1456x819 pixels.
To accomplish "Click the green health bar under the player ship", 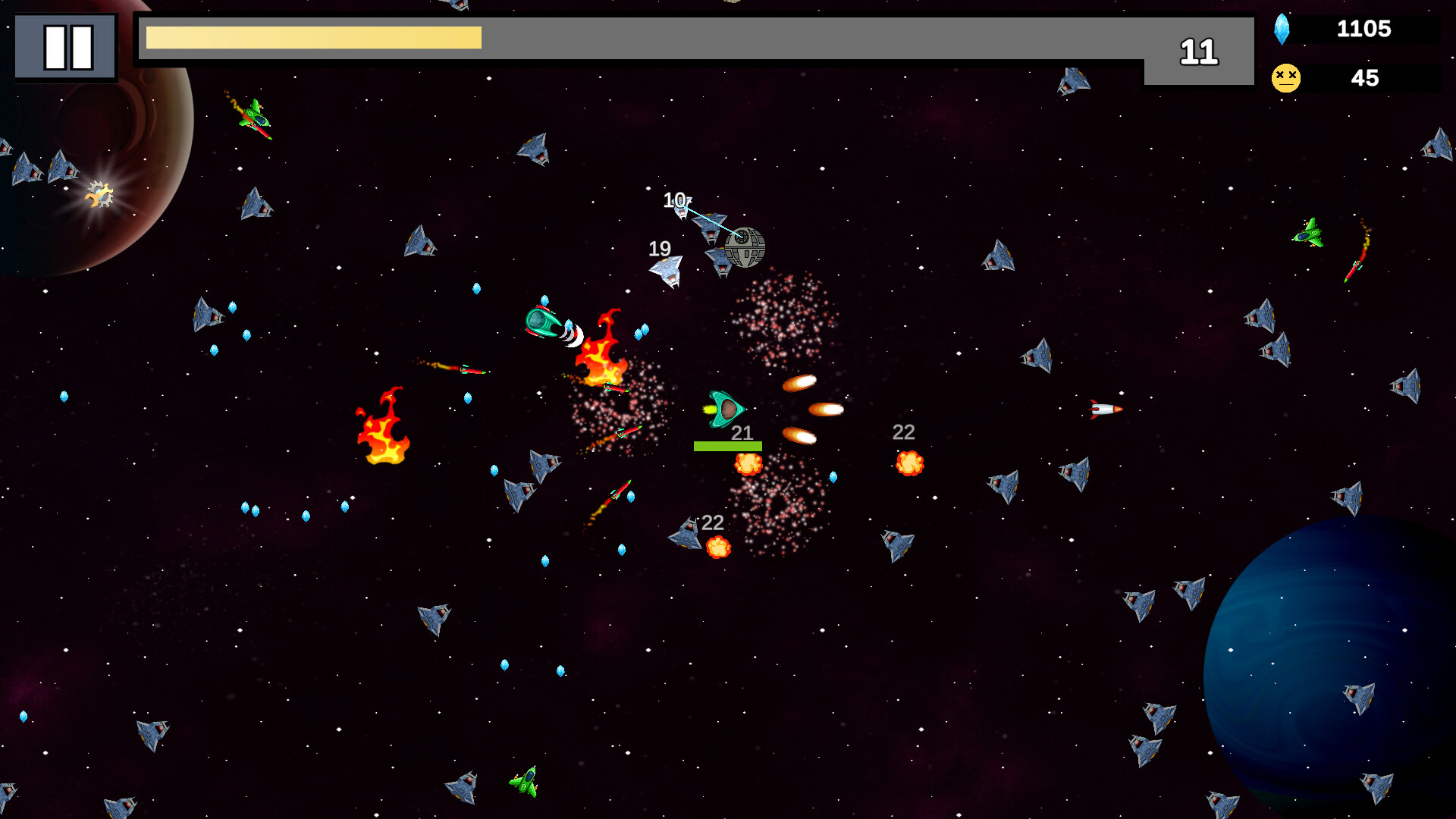I will pos(728,445).
